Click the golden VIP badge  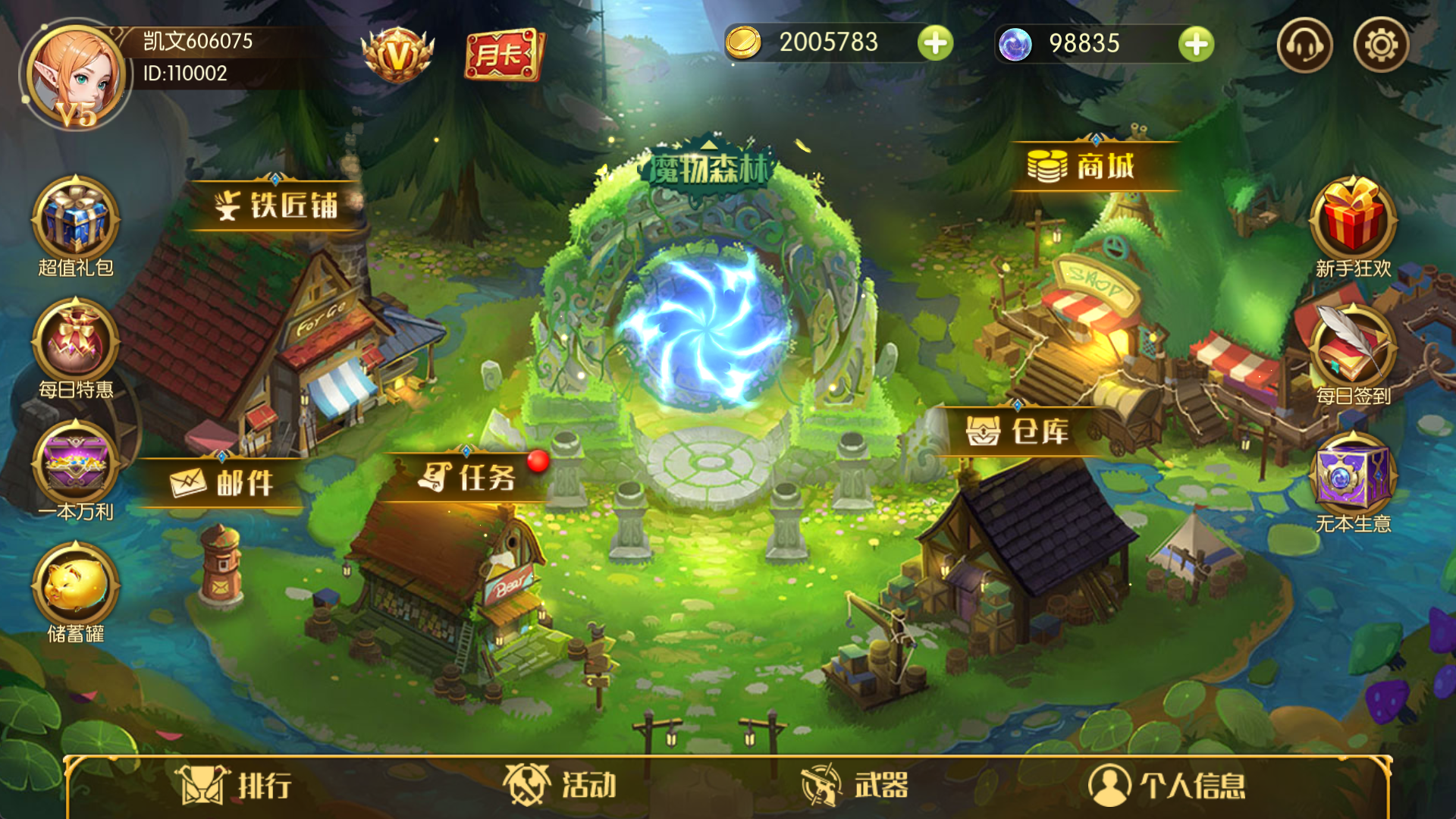pos(397,53)
